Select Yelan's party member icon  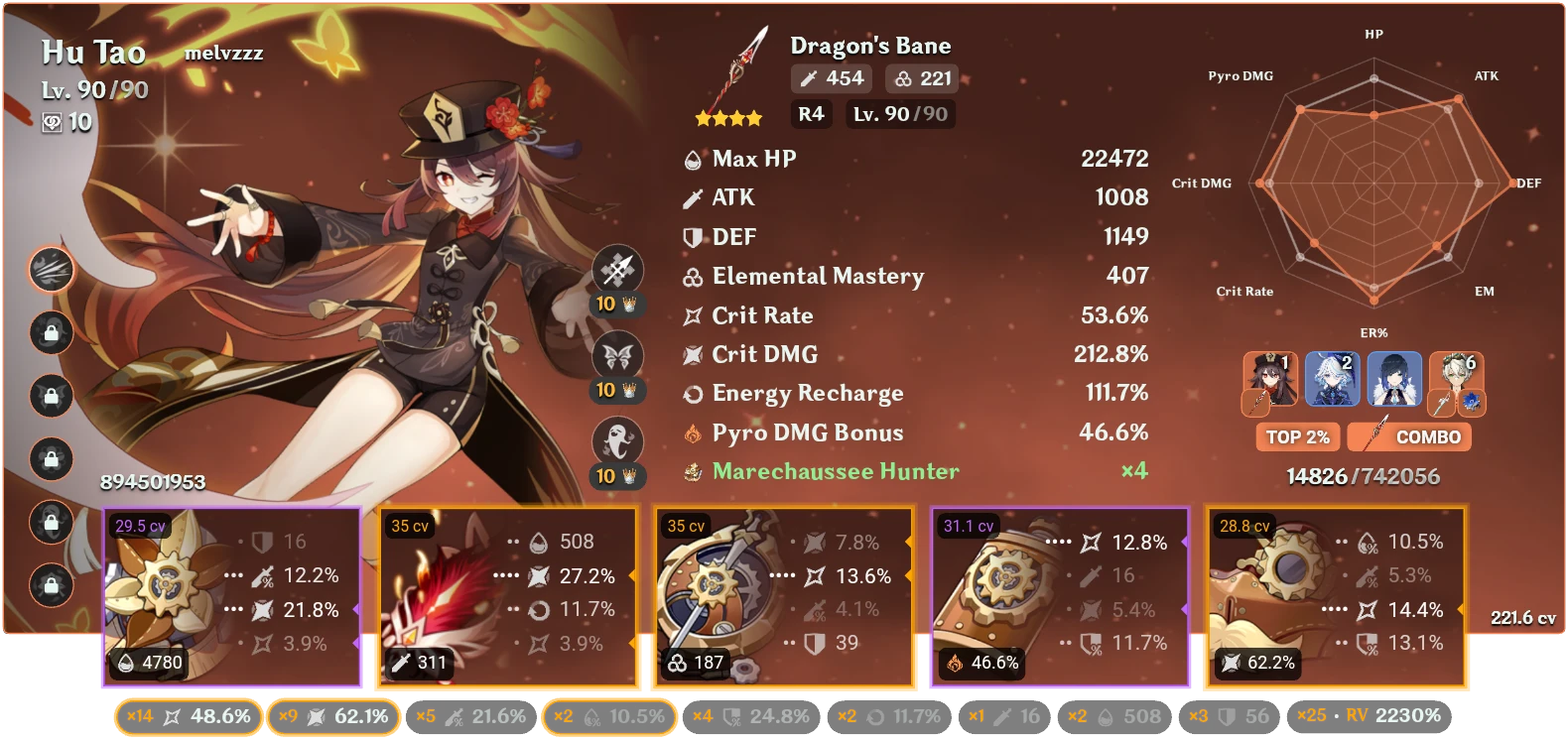pos(1393,379)
